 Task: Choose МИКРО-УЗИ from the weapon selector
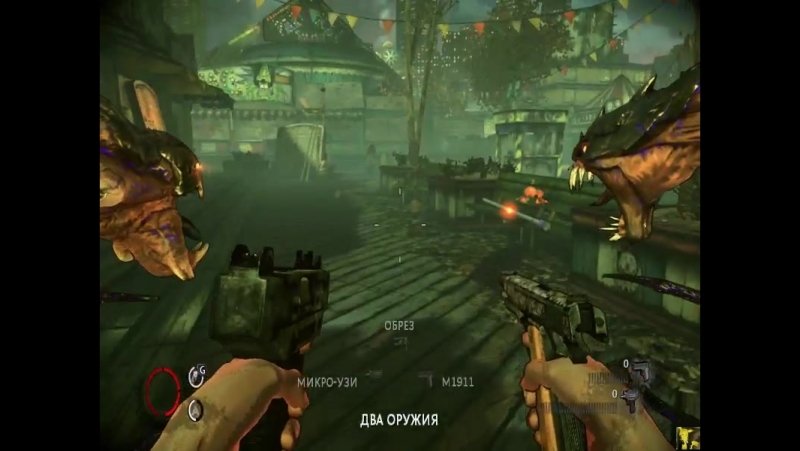coord(328,381)
